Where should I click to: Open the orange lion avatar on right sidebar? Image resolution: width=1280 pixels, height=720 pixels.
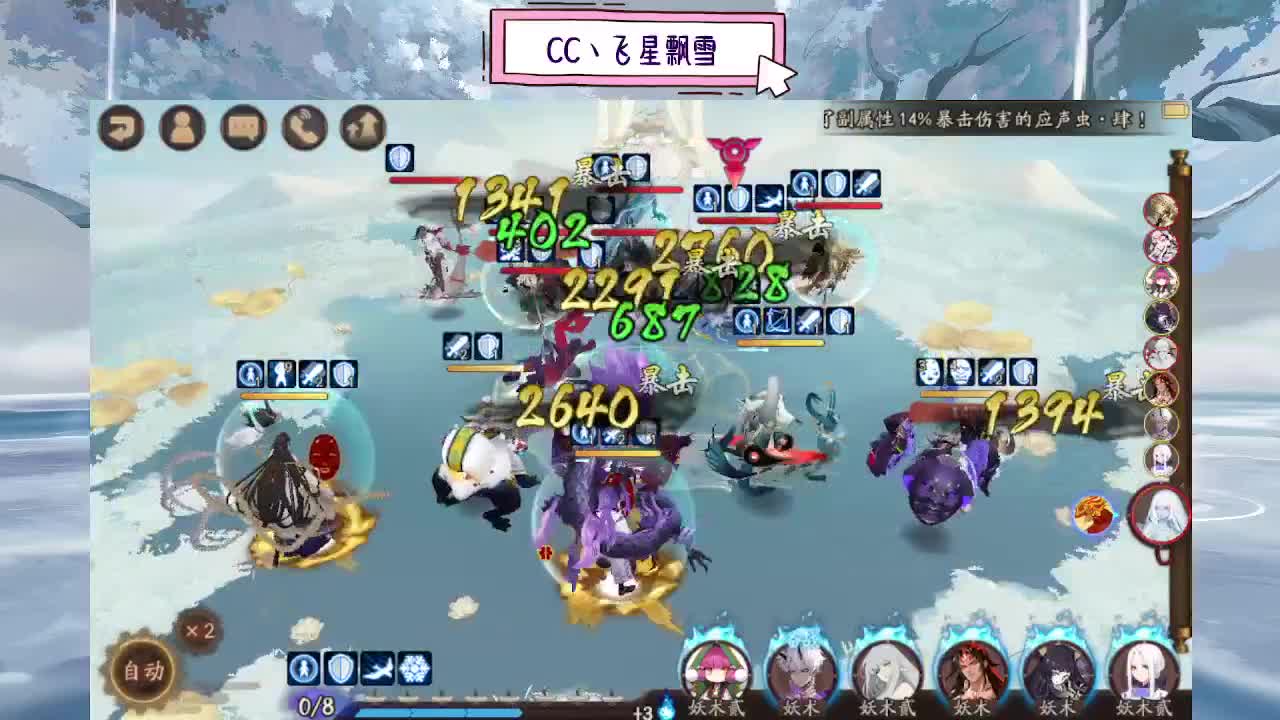(1093, 512)
